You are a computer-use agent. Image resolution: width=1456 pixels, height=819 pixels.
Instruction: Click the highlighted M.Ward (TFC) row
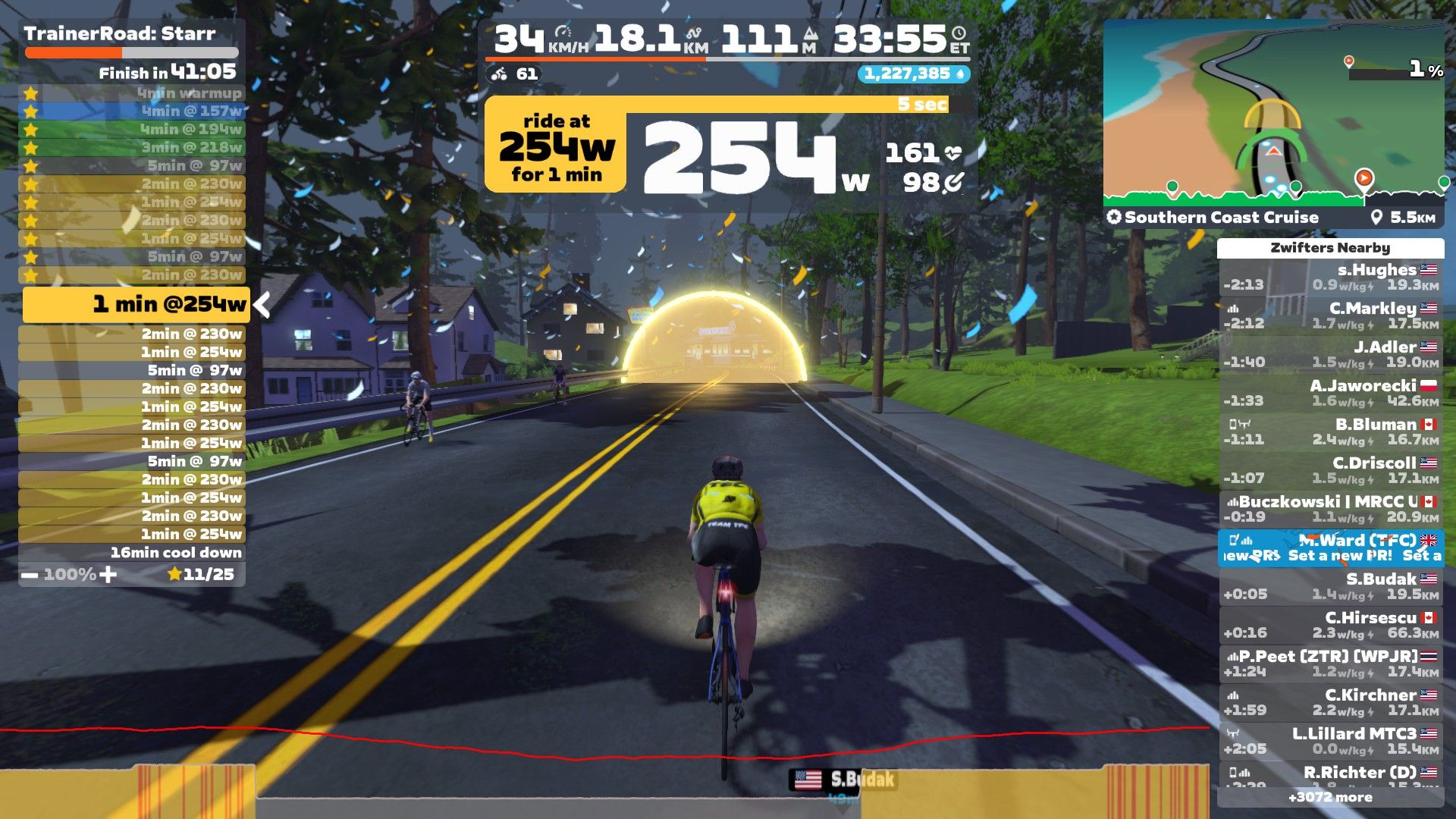1331,548
